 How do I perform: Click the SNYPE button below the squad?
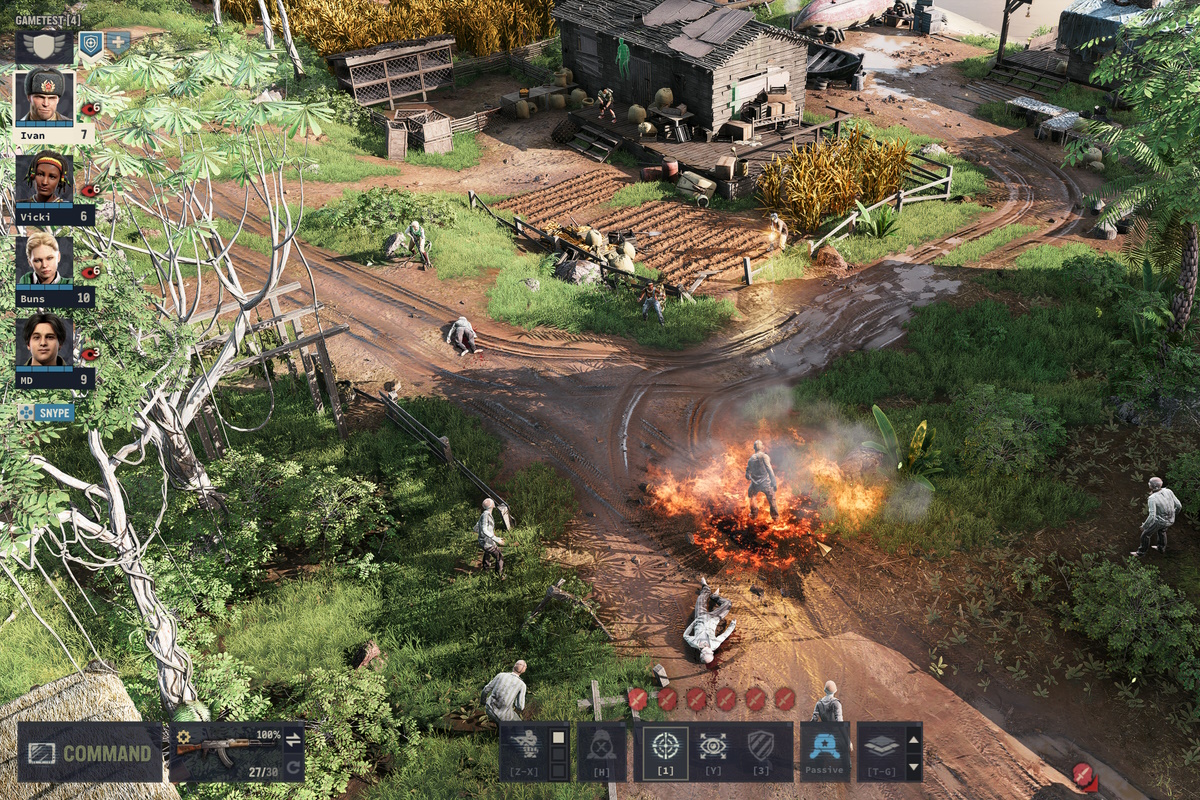(46, 412)
